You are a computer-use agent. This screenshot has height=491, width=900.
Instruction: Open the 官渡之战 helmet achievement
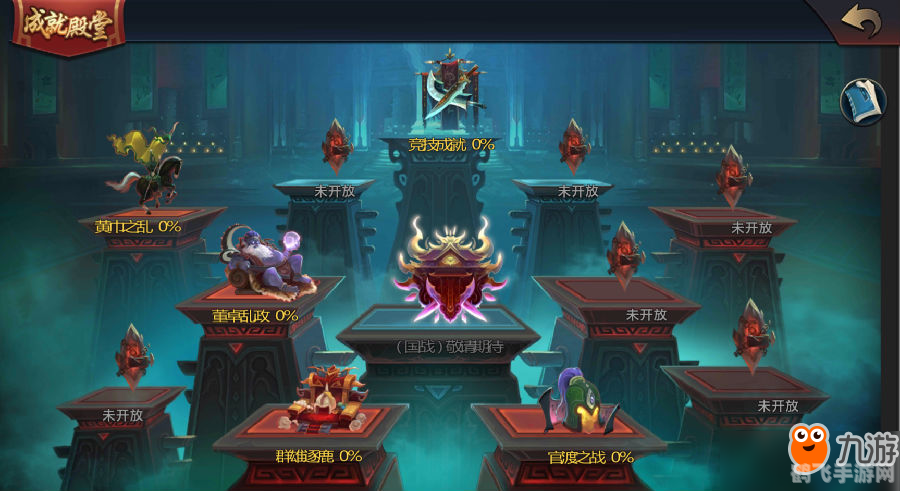[577, 407]
